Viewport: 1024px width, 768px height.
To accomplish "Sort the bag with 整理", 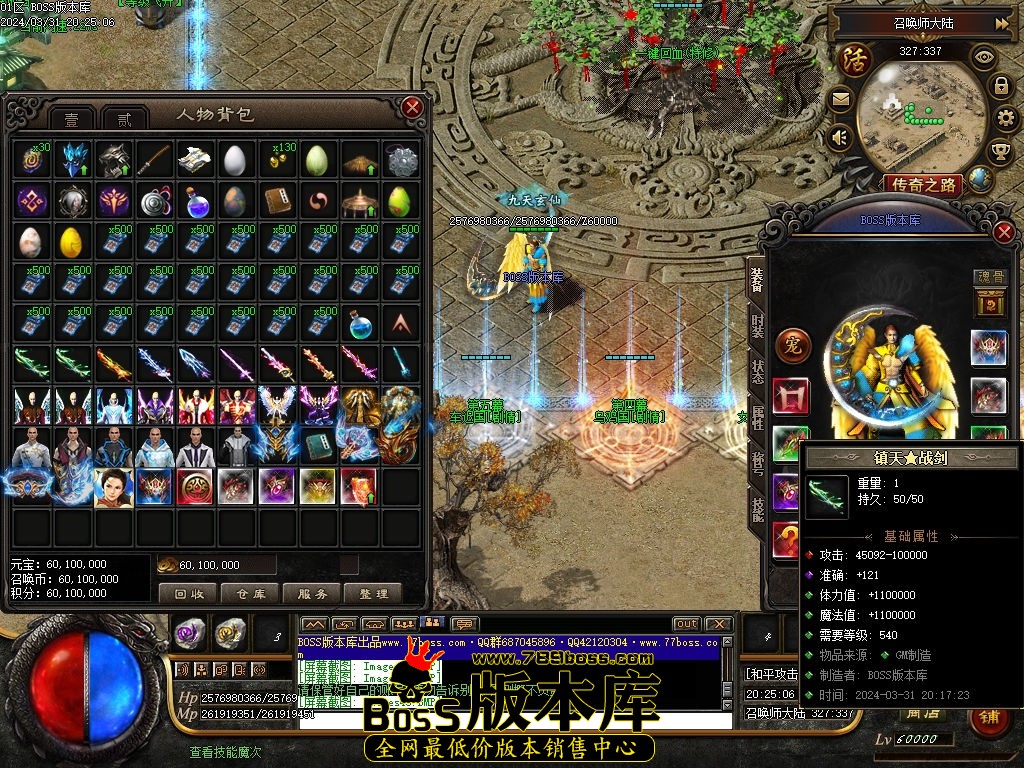I will pos(372,593).
